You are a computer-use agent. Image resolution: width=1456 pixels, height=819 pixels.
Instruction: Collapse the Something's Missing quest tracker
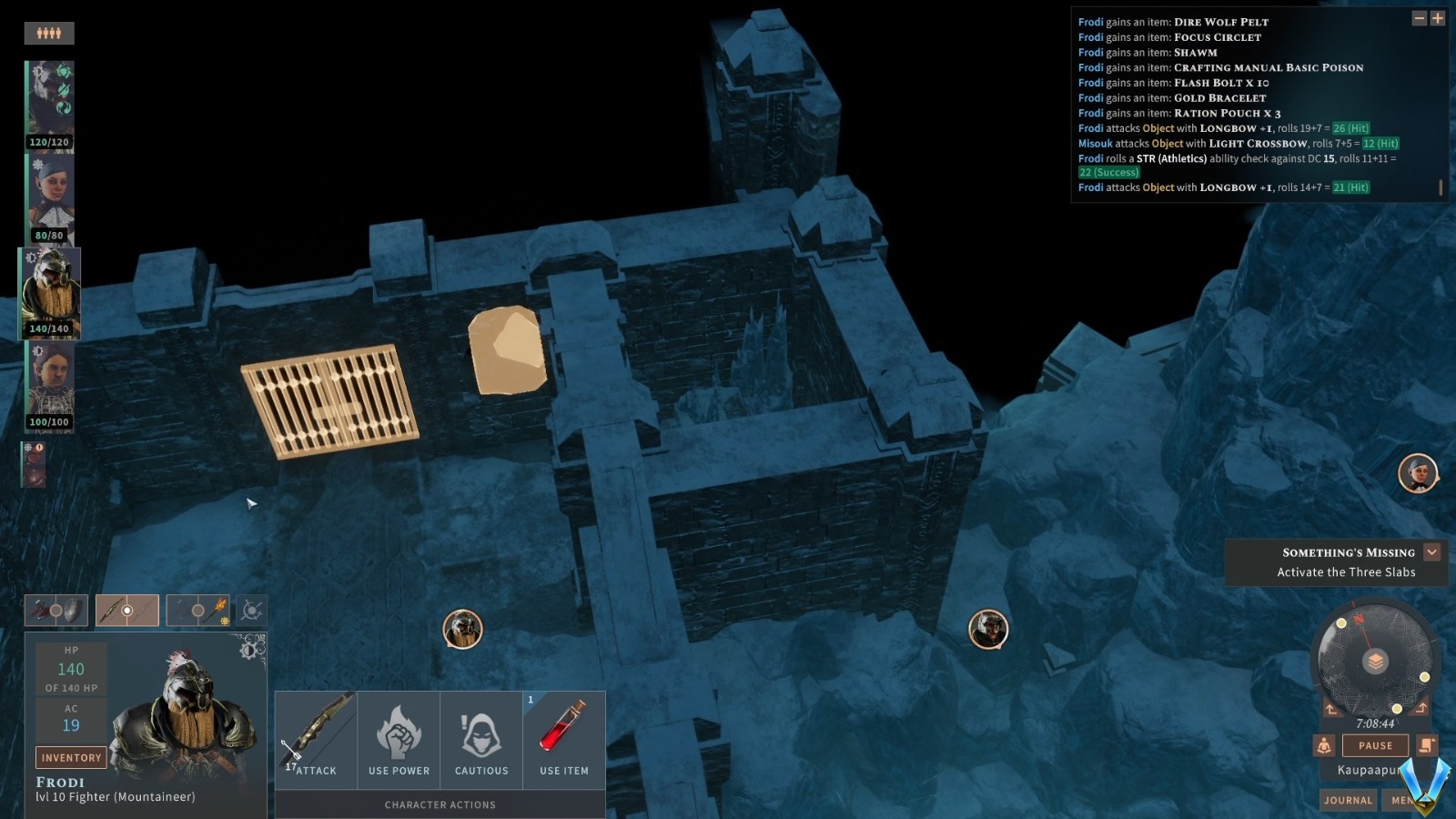1431,551
